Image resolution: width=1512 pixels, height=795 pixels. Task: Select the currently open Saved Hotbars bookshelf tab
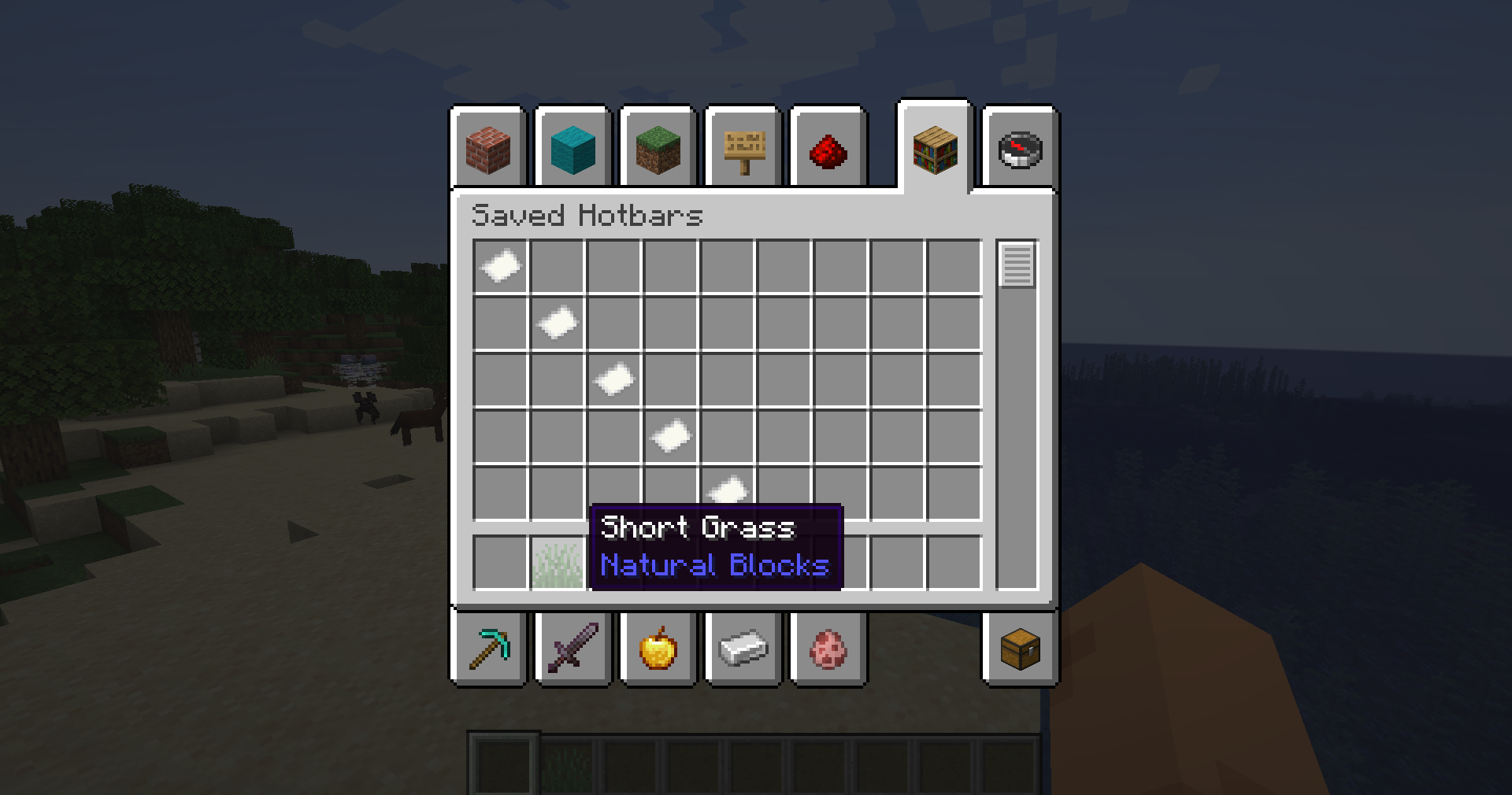click(934, 150)
